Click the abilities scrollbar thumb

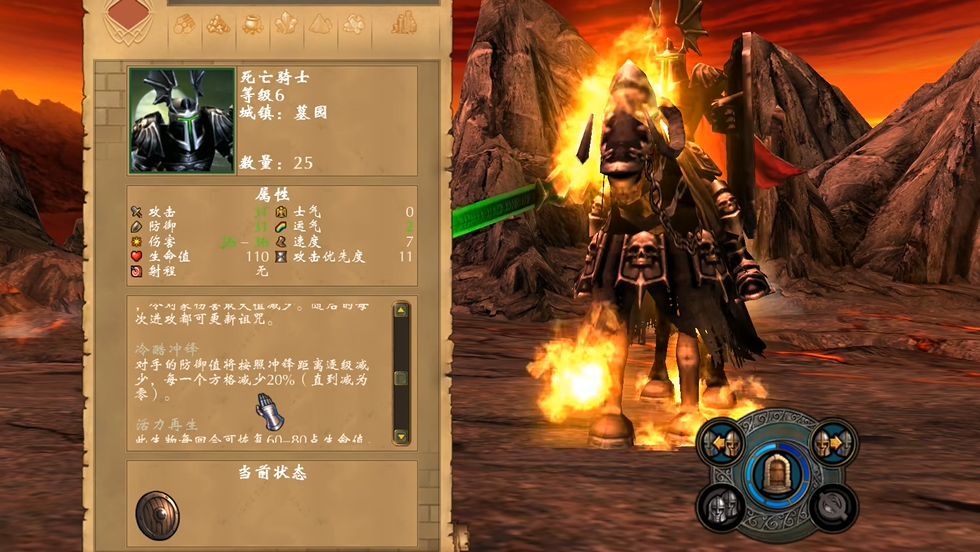401,378
